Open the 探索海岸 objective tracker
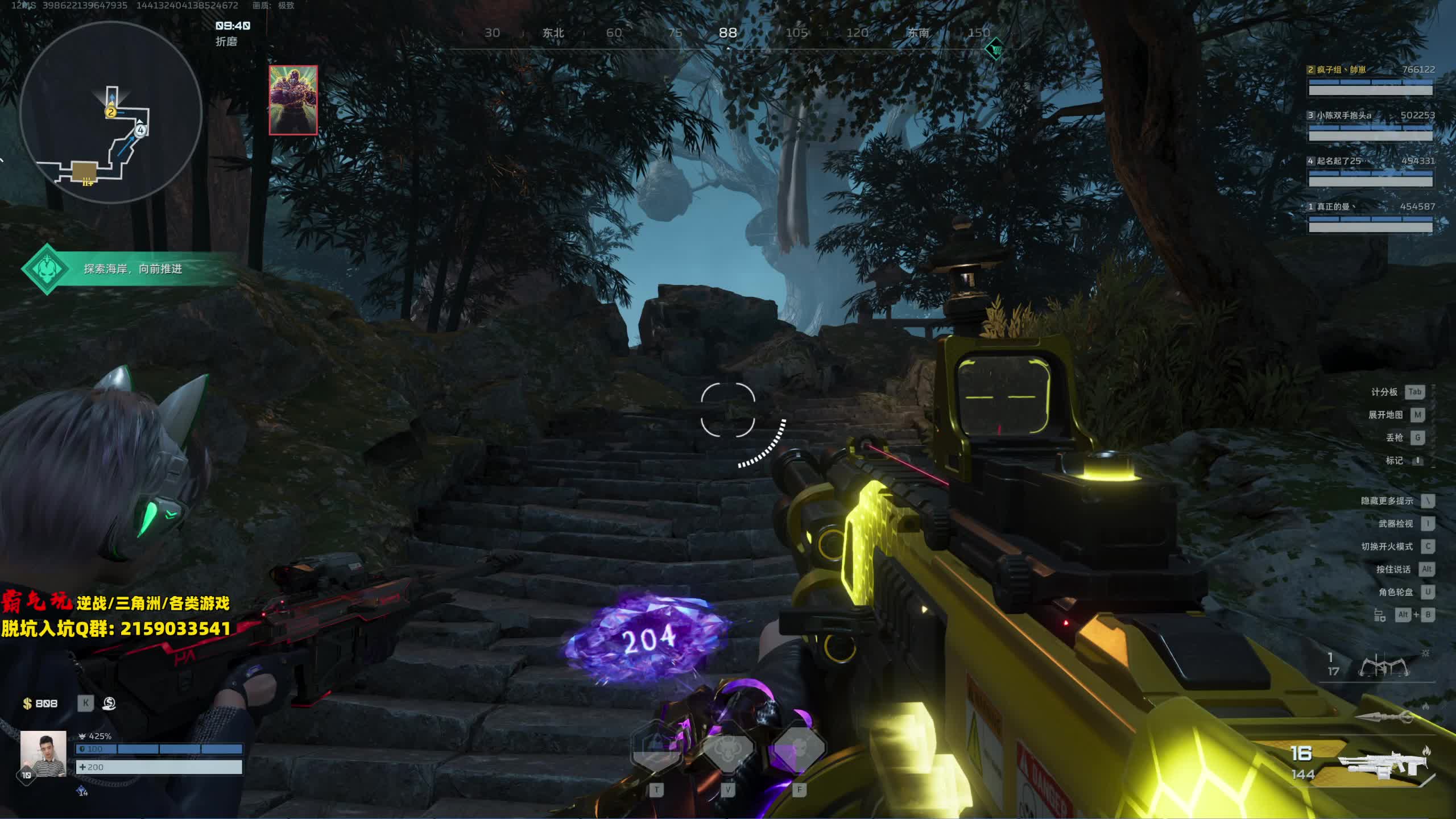This screenshot has width=1456, height=819. tap(131, 269)
